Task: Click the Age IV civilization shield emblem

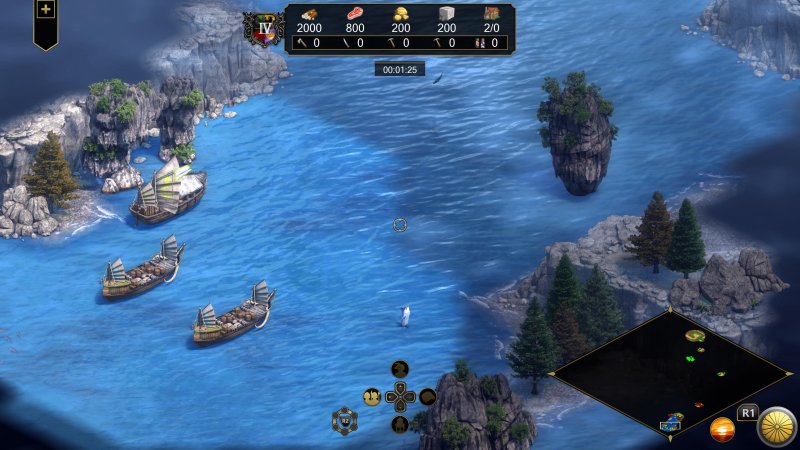Action: click(x=265, y=27)
